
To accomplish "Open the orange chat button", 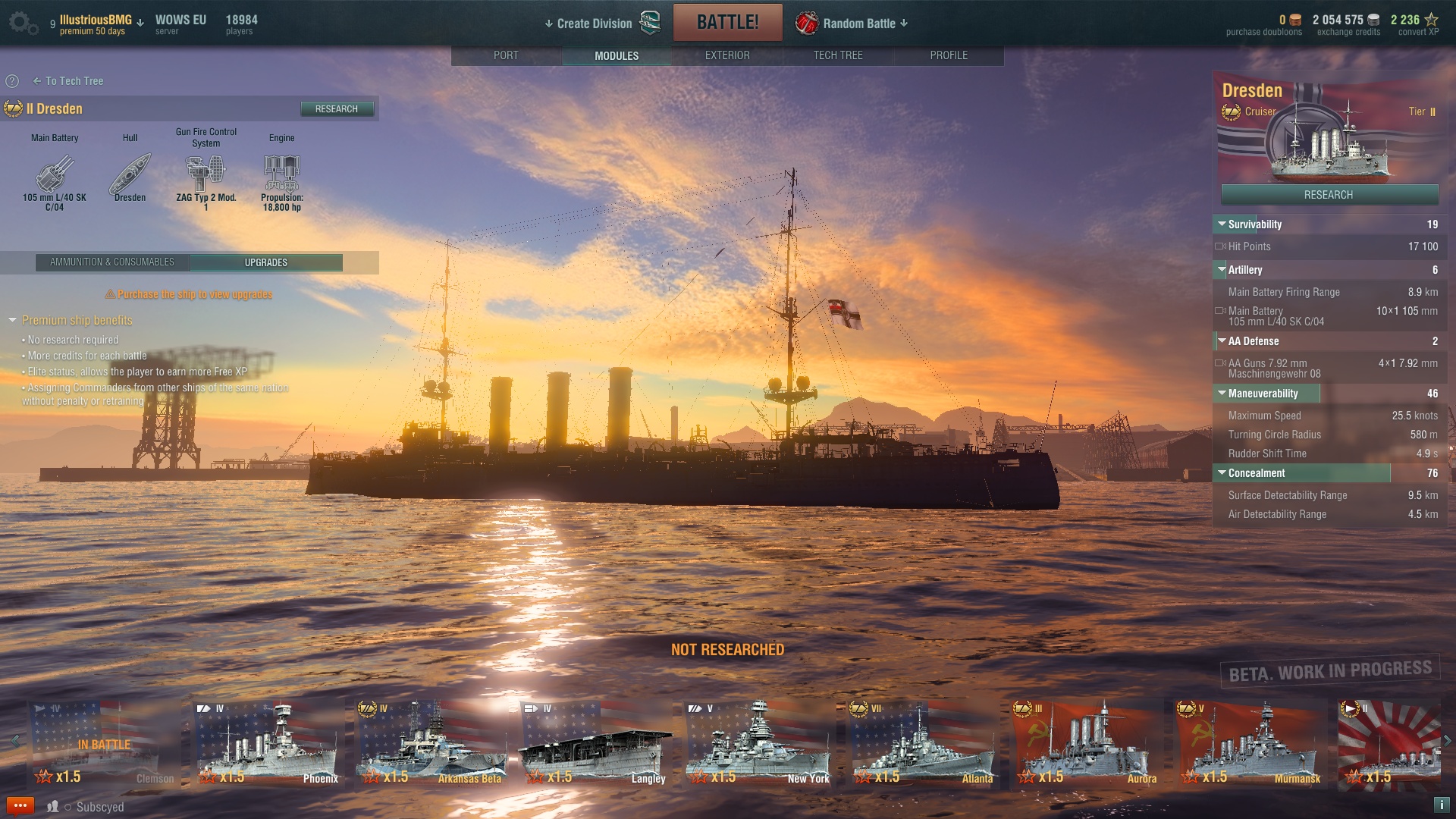I will (x=20, y=806).
